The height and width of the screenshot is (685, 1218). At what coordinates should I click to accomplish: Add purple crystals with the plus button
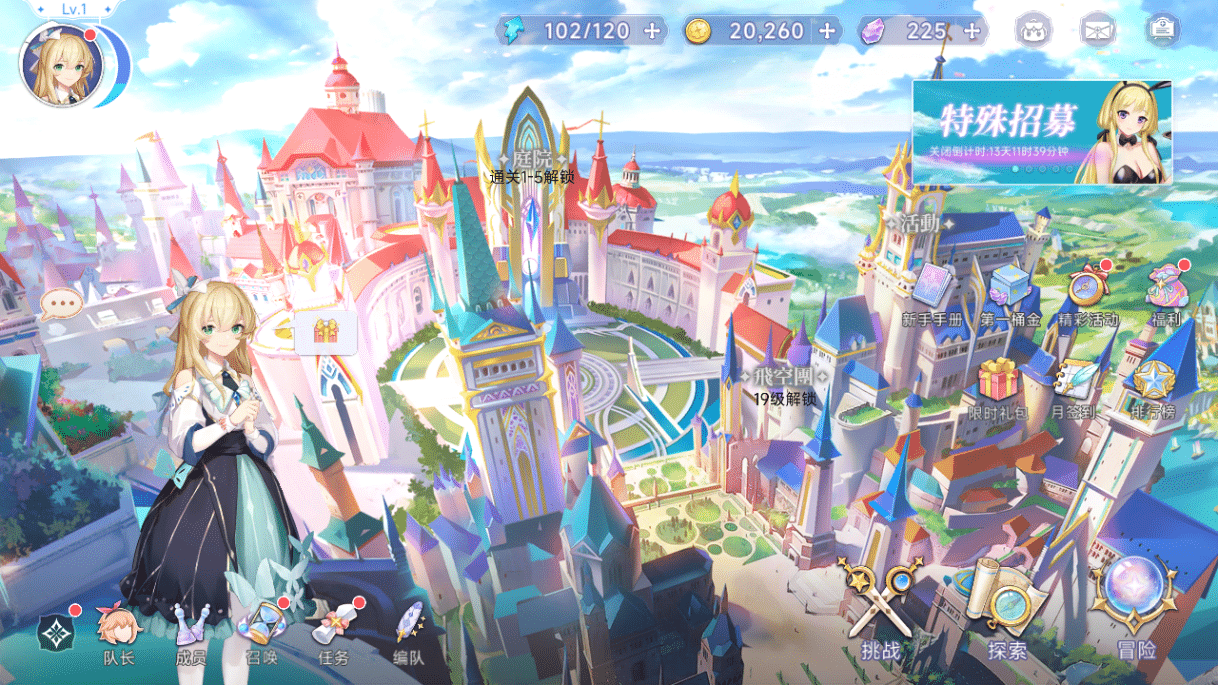click(x=971, y=31)
